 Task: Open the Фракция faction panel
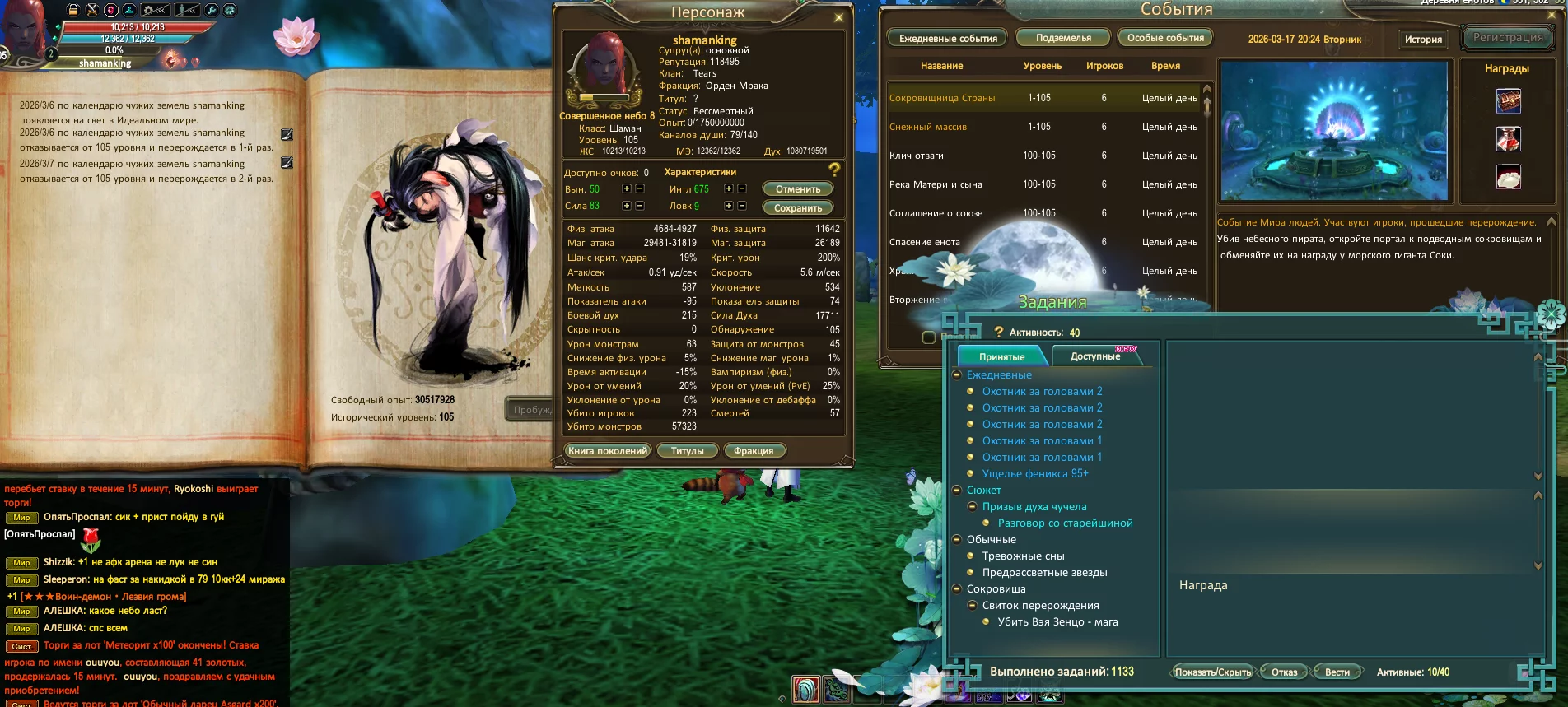754,451
